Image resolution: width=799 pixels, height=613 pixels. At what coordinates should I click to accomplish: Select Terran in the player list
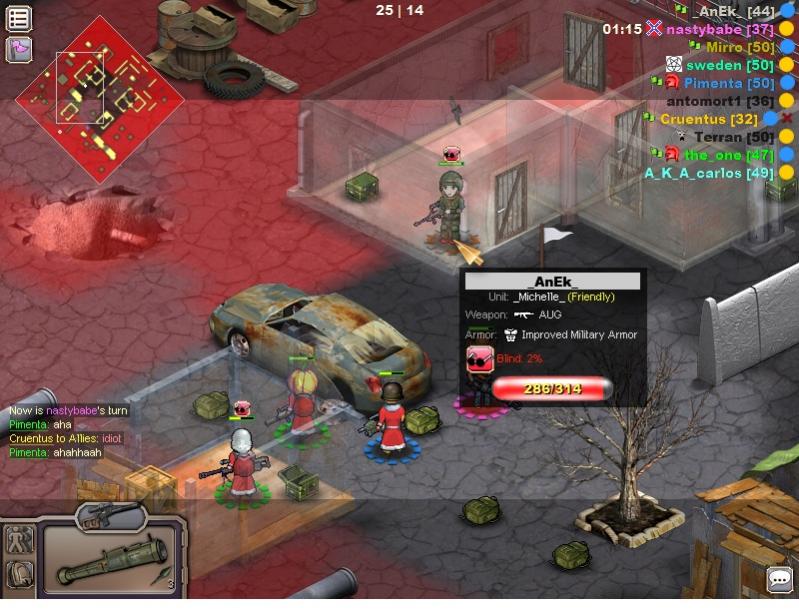(733, 137)
